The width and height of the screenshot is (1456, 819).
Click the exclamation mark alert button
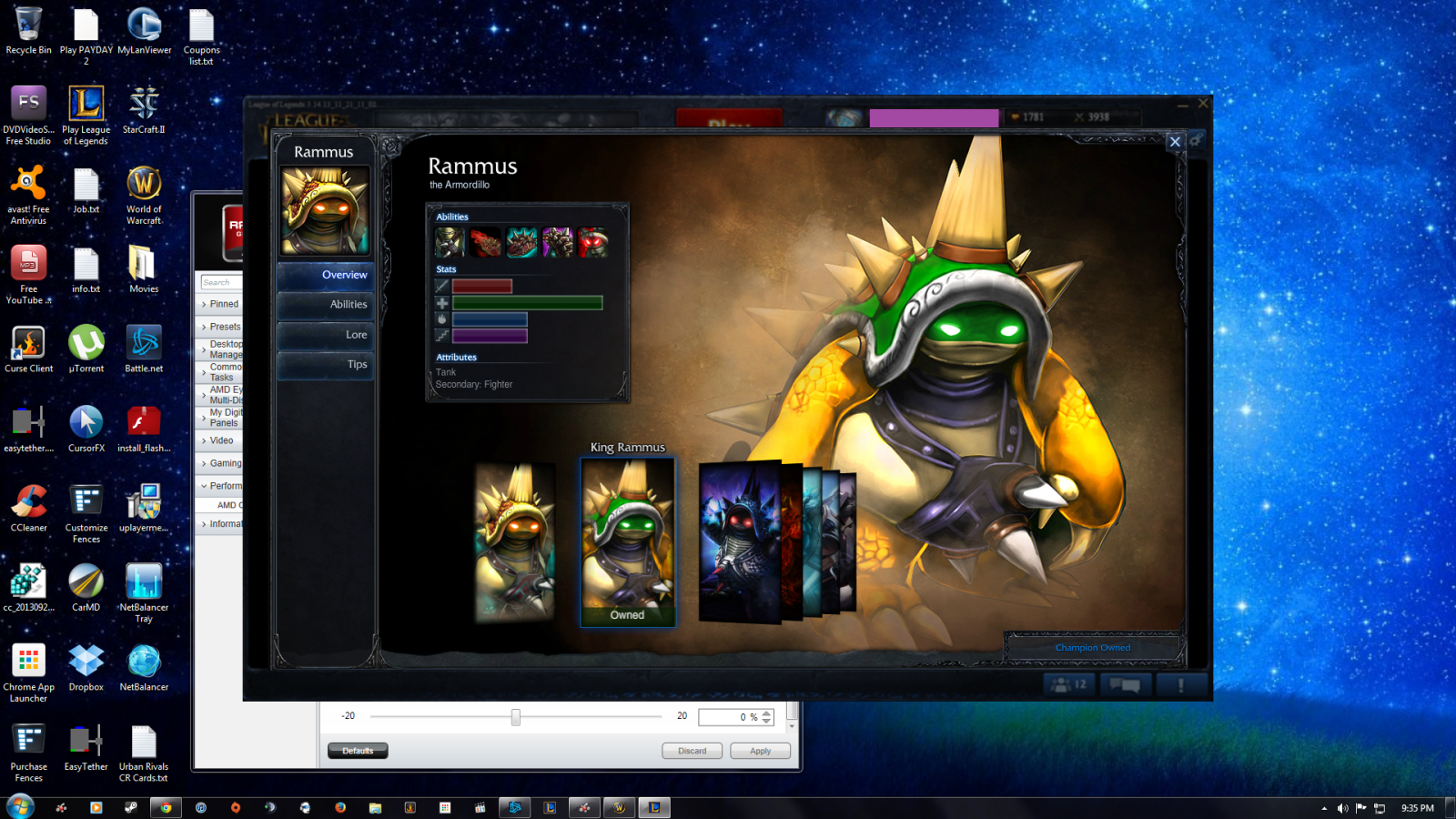[x=1180, y=684]
